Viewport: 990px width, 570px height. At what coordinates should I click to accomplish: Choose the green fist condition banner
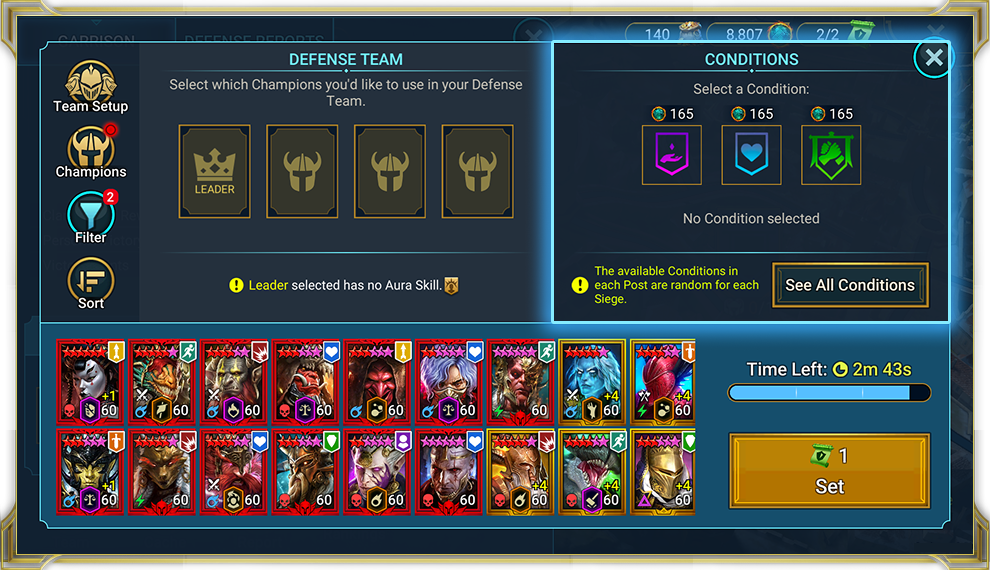click(831, 155)
